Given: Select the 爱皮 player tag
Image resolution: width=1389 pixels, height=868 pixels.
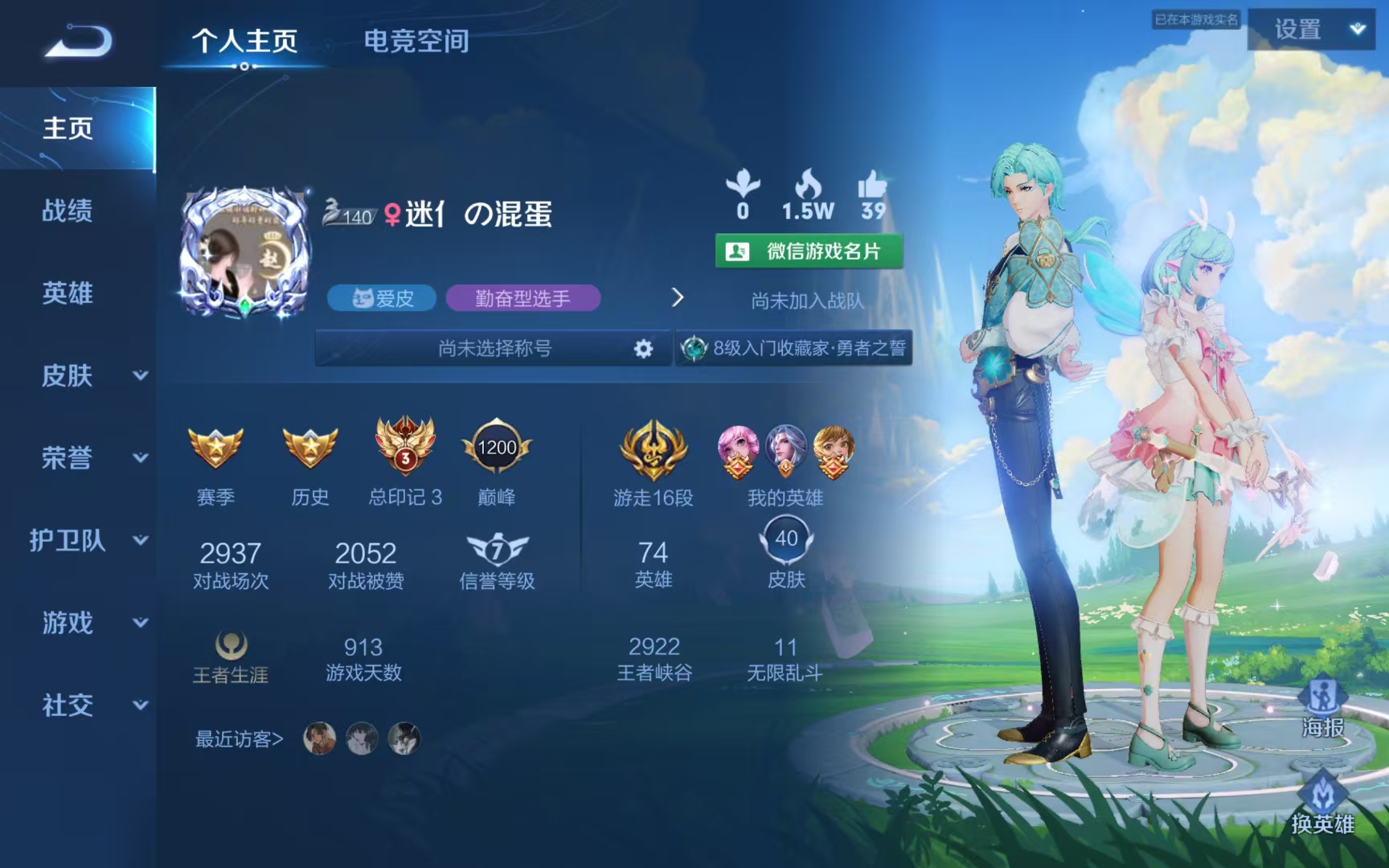Looking at the screenshot, I should coord(381,298).
